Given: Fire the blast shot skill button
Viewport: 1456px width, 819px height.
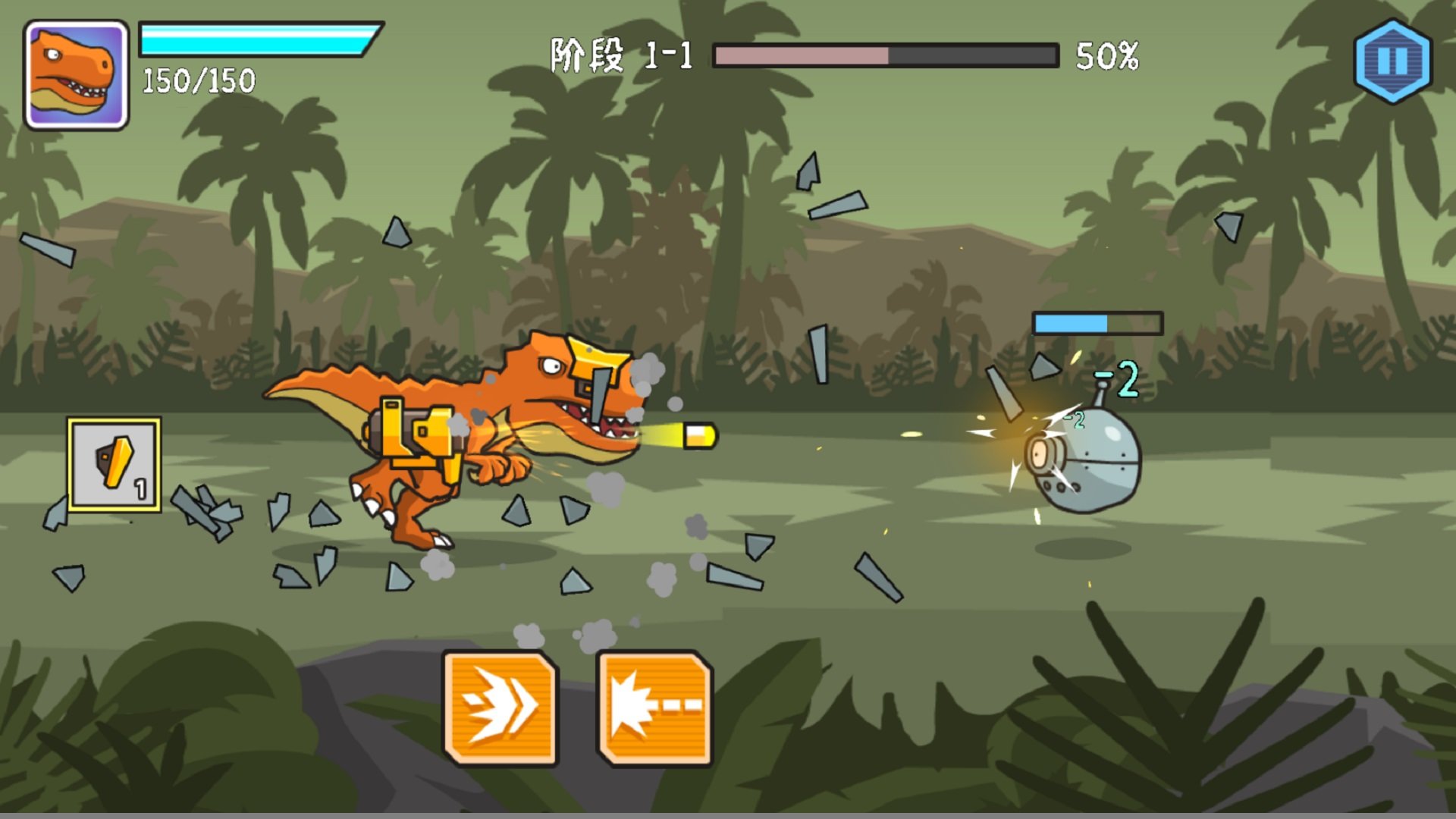Looking at the screenshot, I should coord(655,708).
